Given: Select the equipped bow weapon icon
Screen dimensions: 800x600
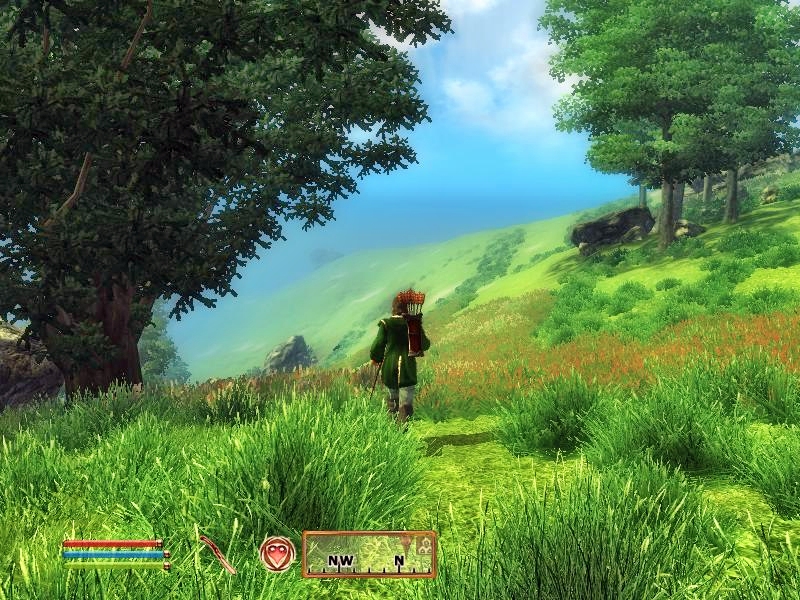Looking at the screenshot, I should coord(216,554).
